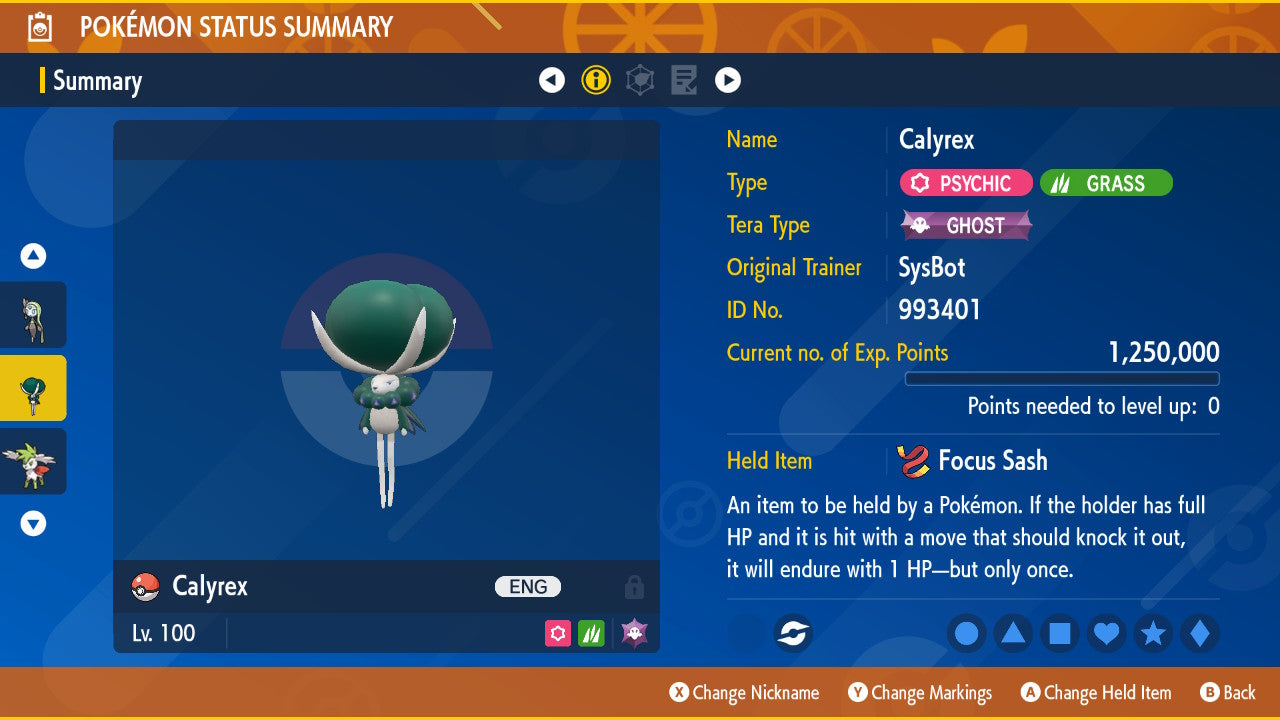Select the Shaymin thumbnail in the sidebar
The height and width of the screenshot is (720, 1280).
33,462
